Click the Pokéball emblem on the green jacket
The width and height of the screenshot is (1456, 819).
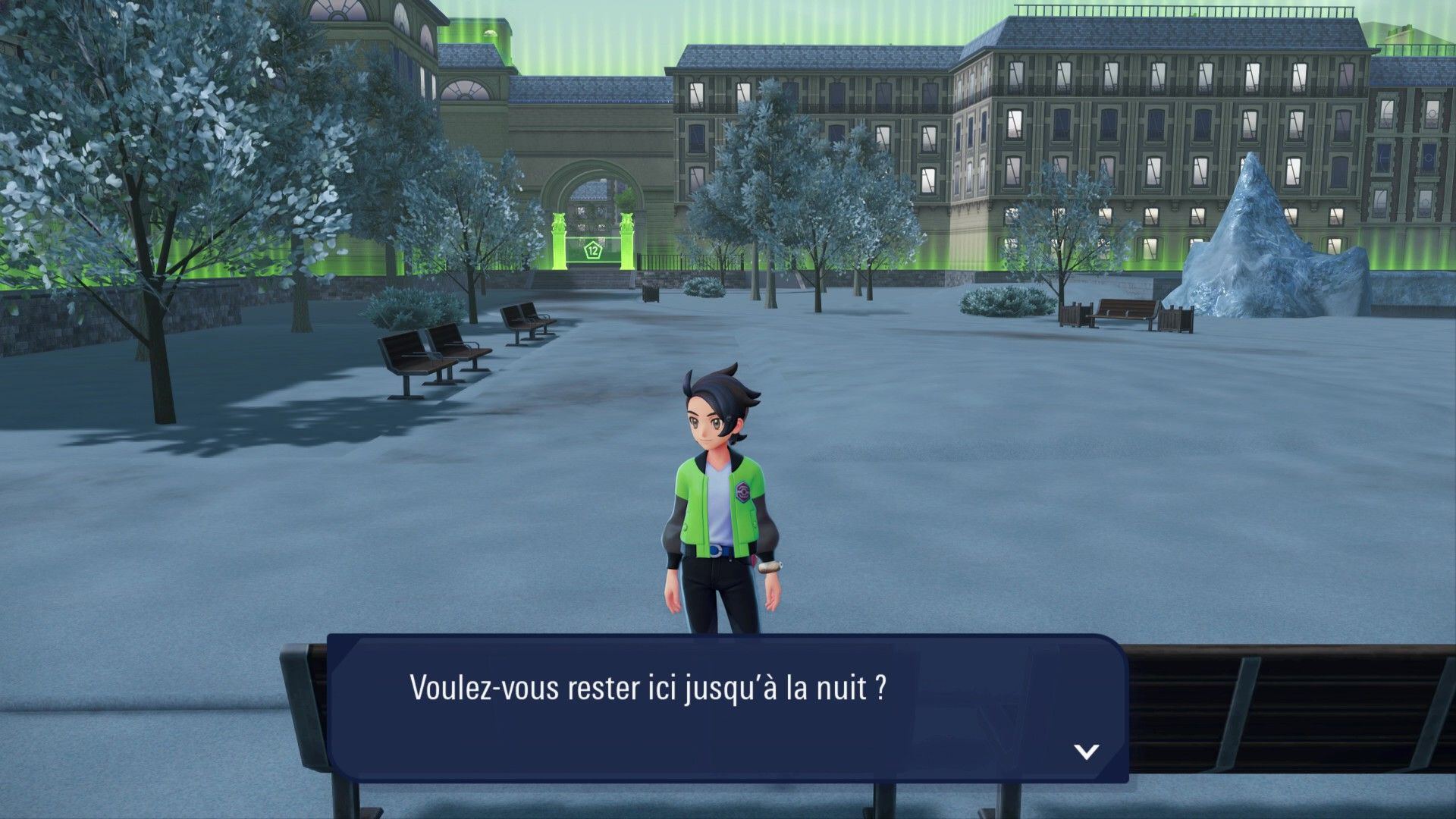click(x=743, y=492)
